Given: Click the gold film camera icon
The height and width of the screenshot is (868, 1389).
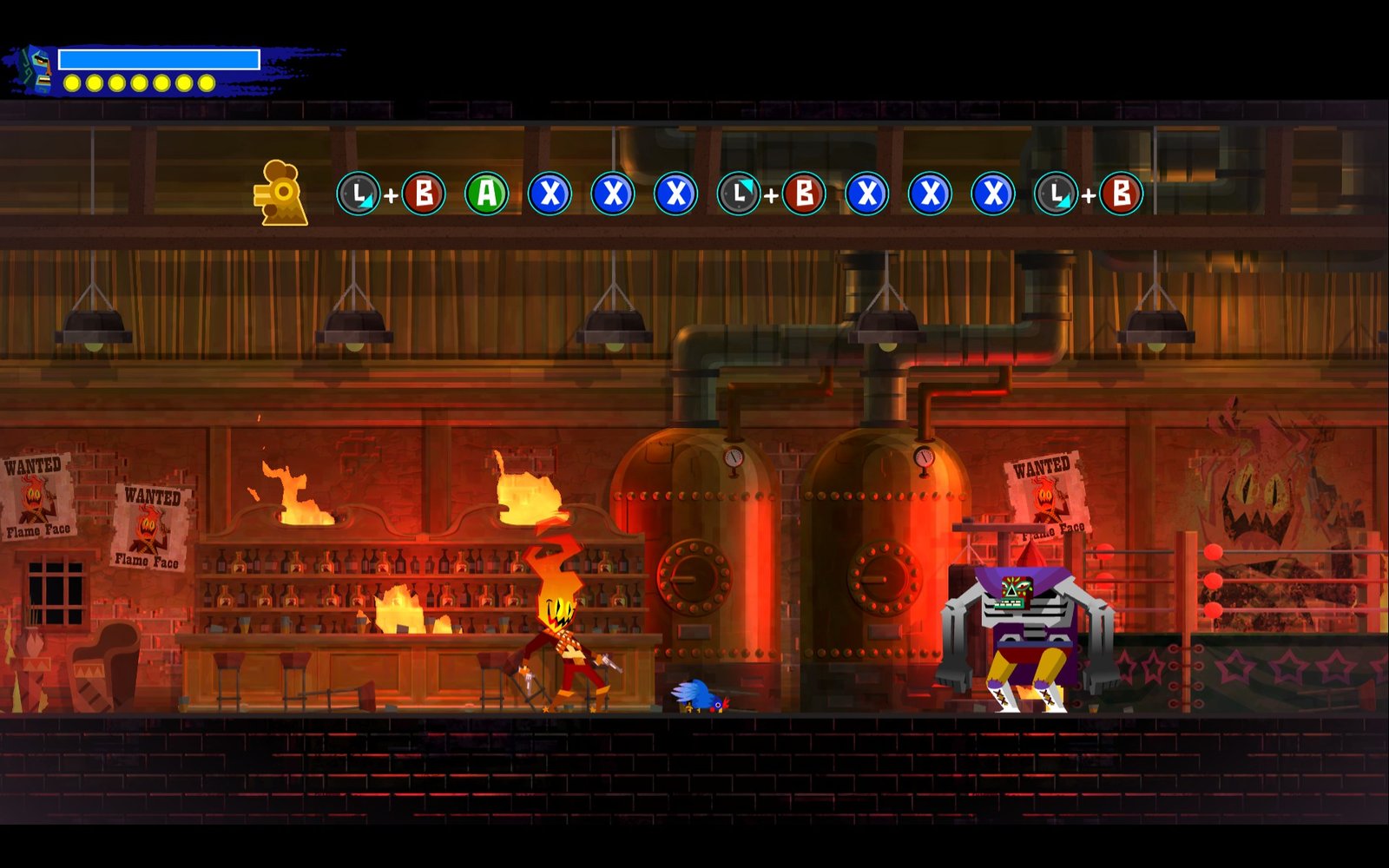Looking at the screenshot, I should [280, 194].
